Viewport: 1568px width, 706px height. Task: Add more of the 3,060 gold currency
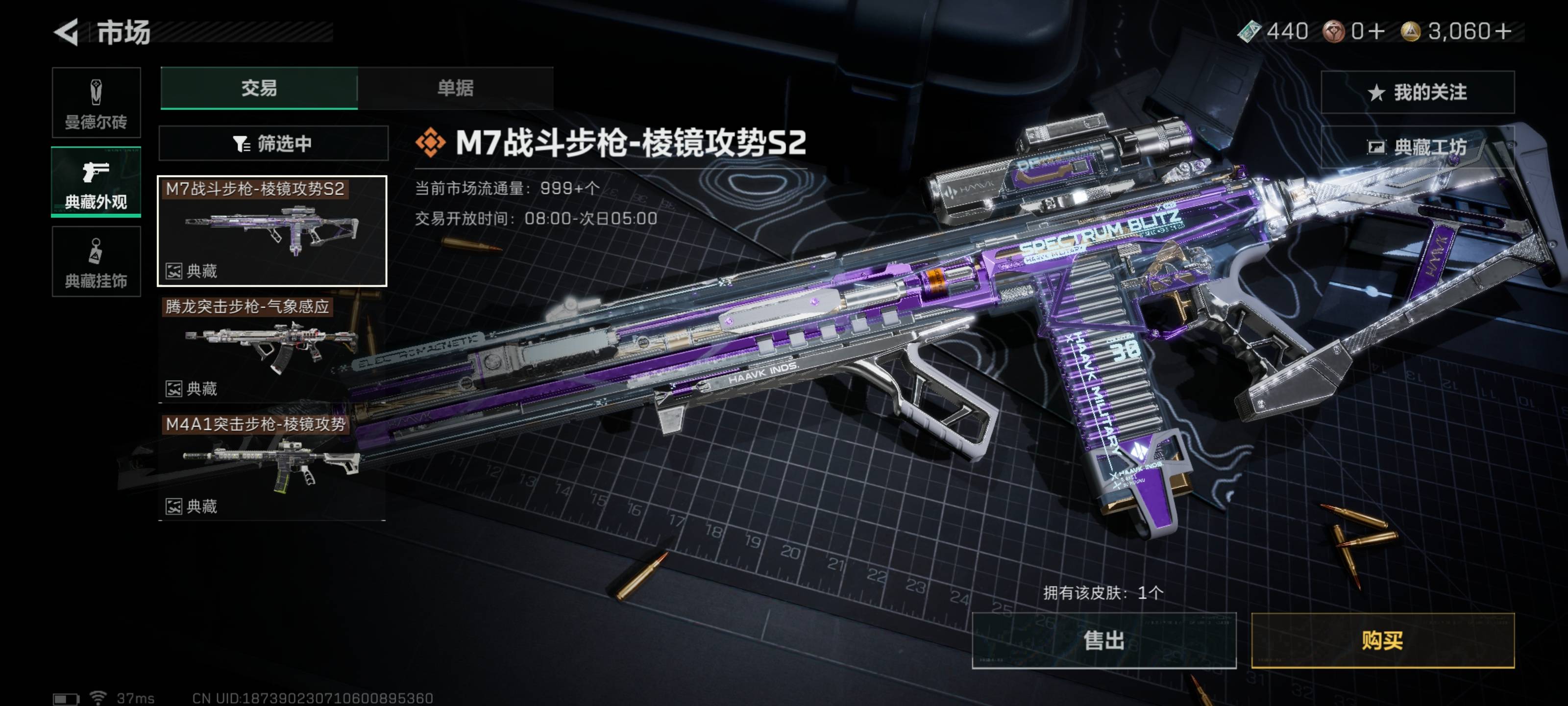click(1503, 32)
